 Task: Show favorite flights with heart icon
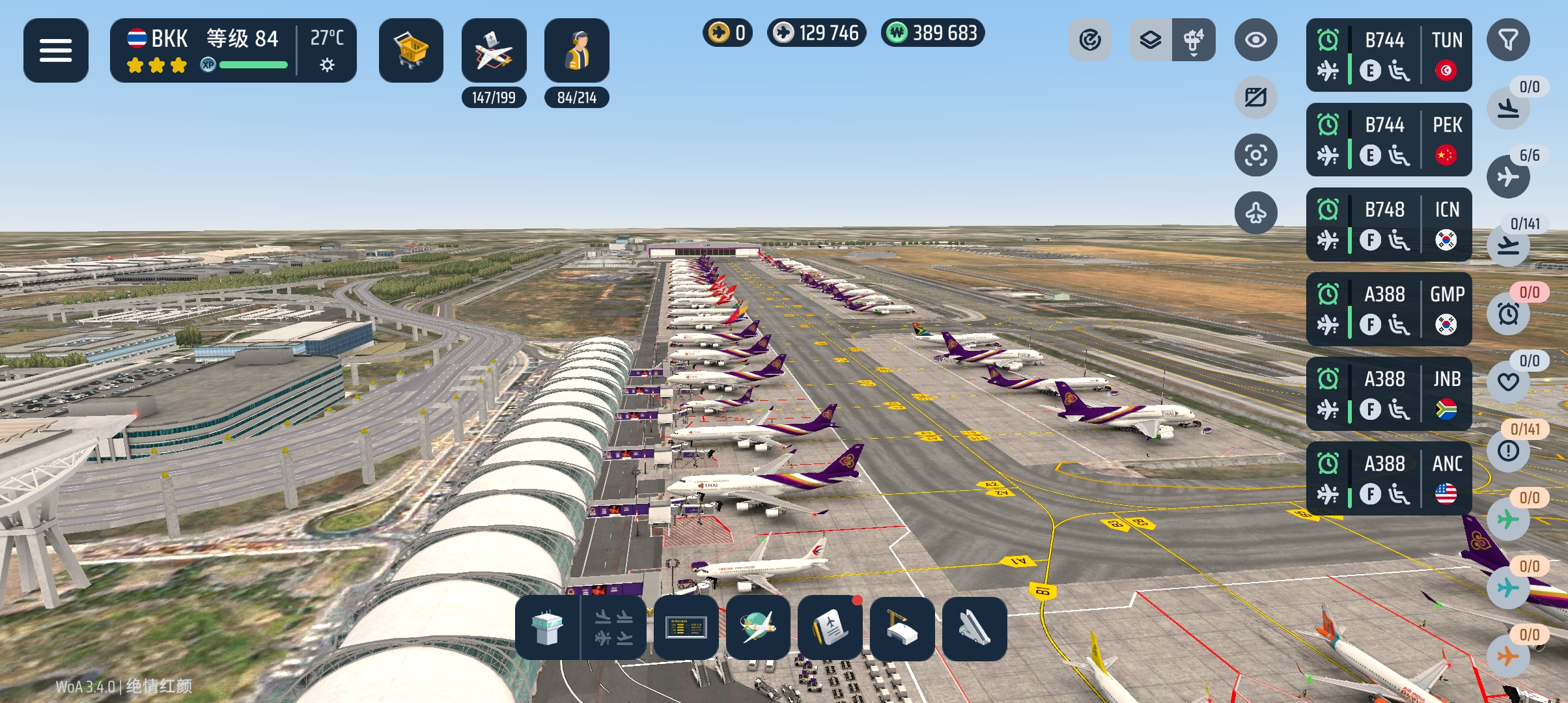click(1508, 383)
